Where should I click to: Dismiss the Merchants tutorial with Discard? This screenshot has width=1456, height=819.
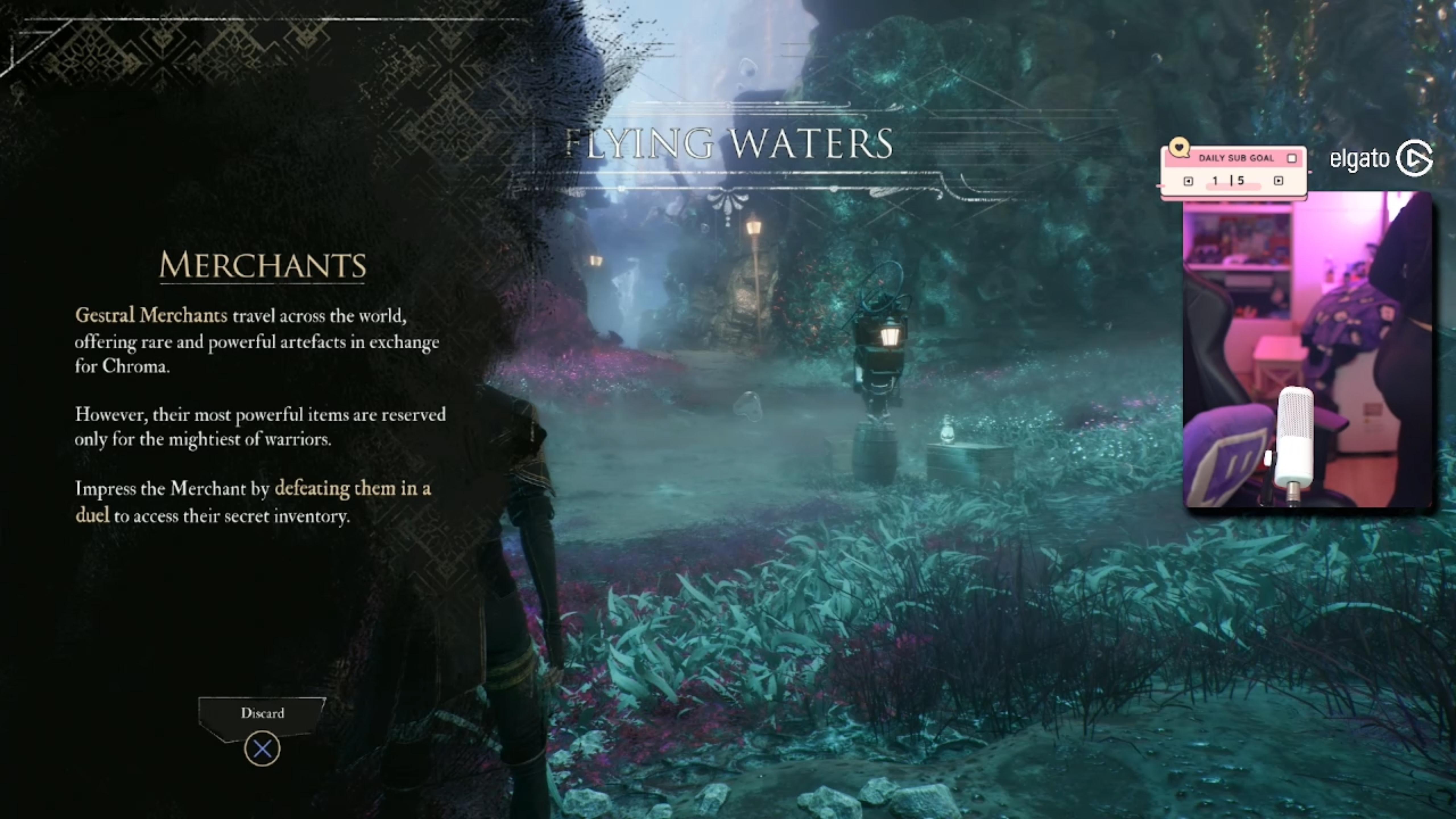tap(262, 713)
